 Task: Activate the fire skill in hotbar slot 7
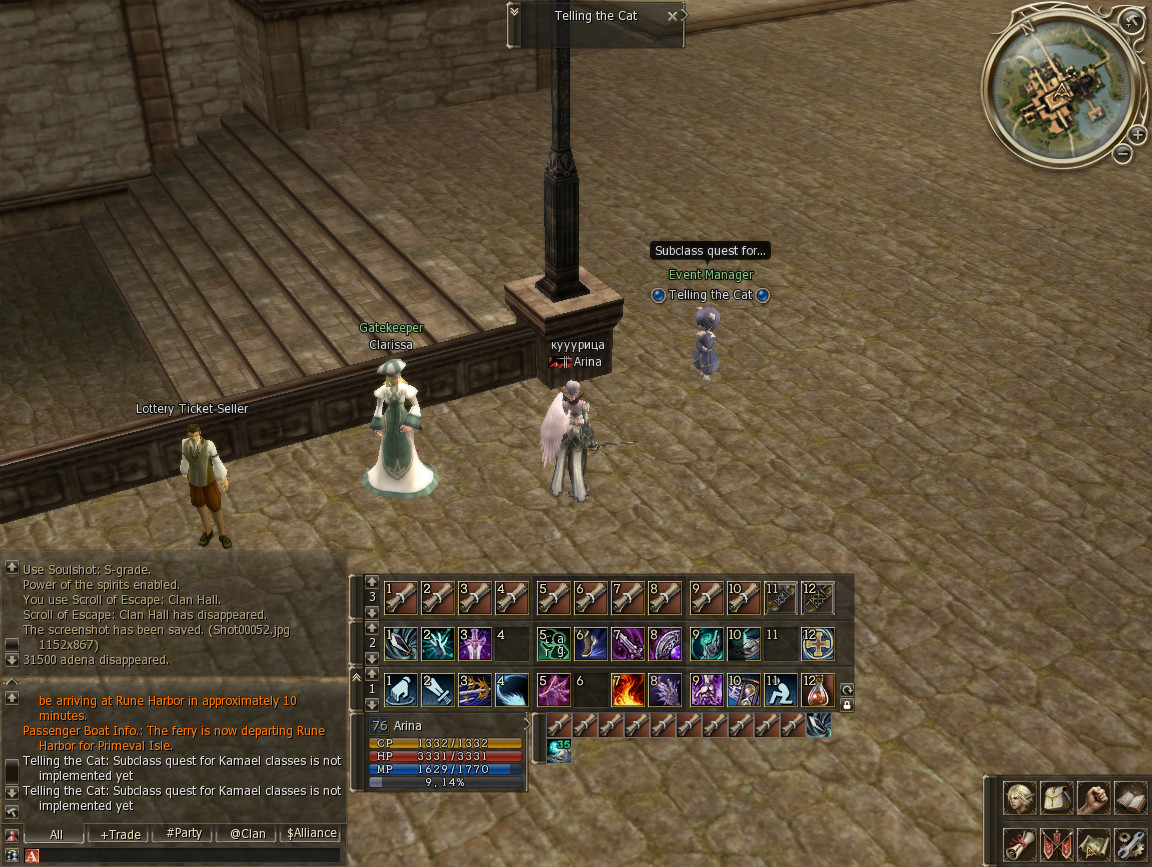click(627, 689)
